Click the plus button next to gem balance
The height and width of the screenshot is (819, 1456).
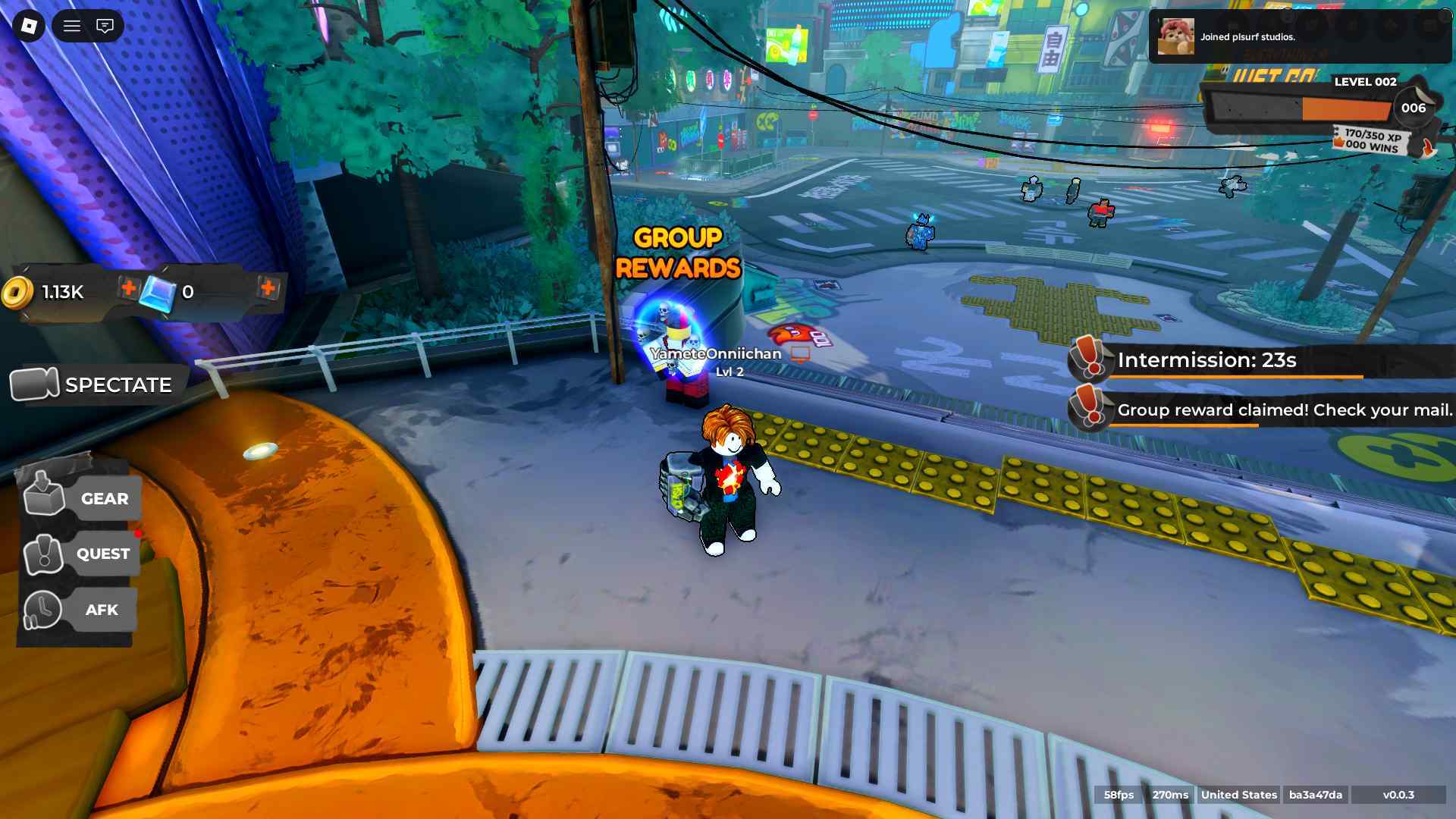coord(269,289)
